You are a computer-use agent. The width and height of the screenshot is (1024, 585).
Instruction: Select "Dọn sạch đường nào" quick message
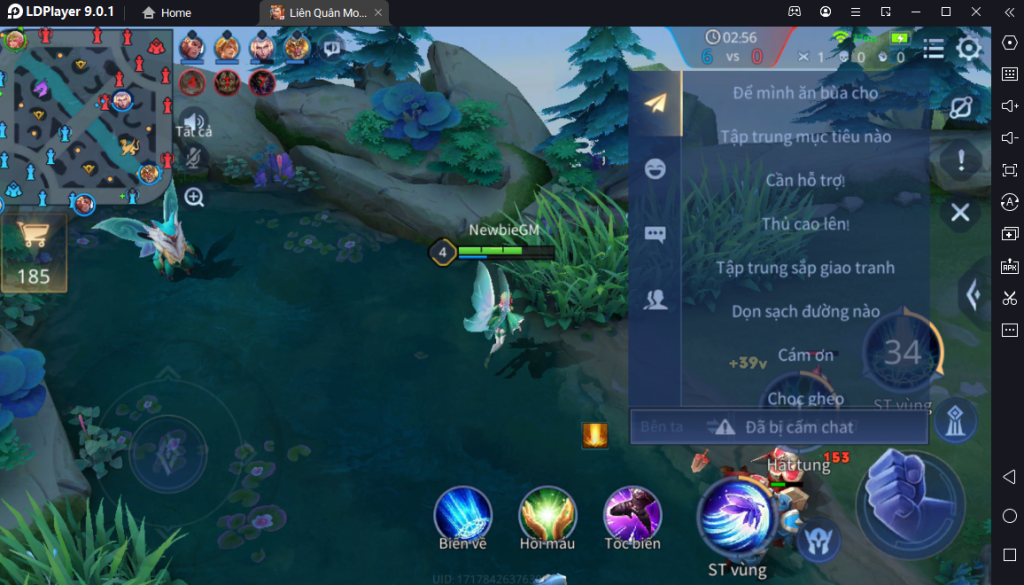(805, 312)
